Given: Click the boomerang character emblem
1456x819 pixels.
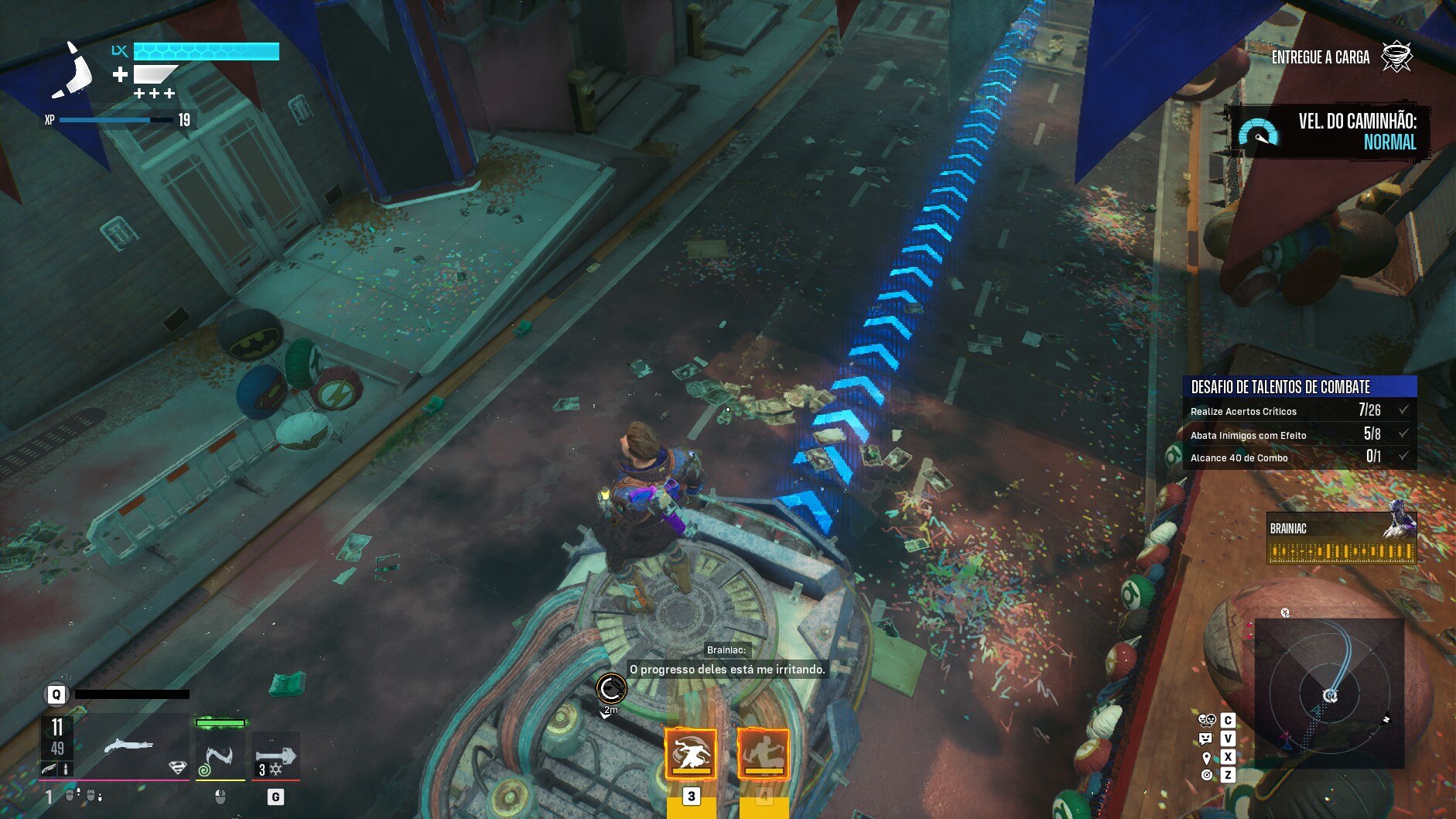Looking at the screenshot, I should click(73, 71).
